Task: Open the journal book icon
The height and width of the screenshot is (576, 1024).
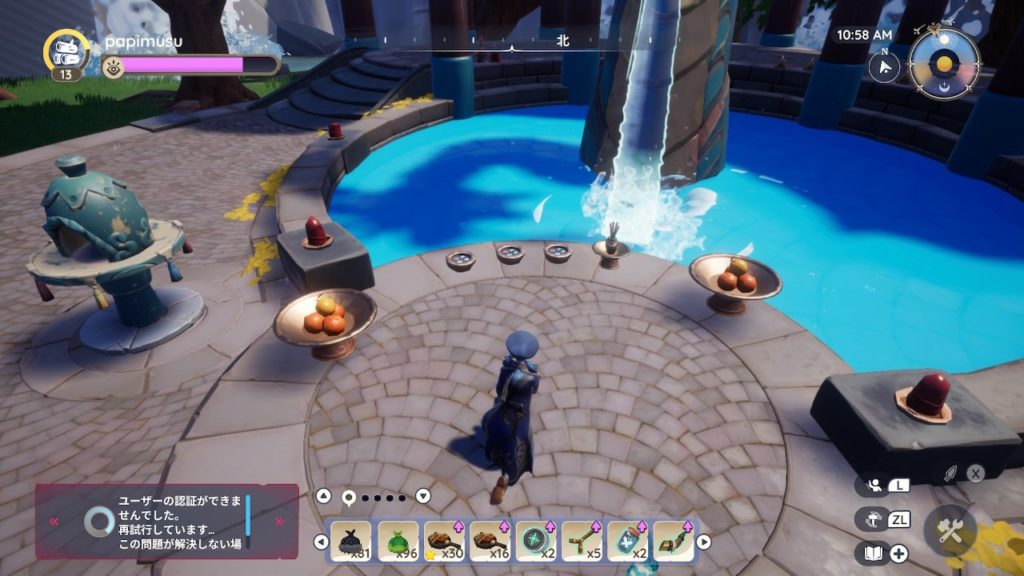Action: (x=872, y=553)
